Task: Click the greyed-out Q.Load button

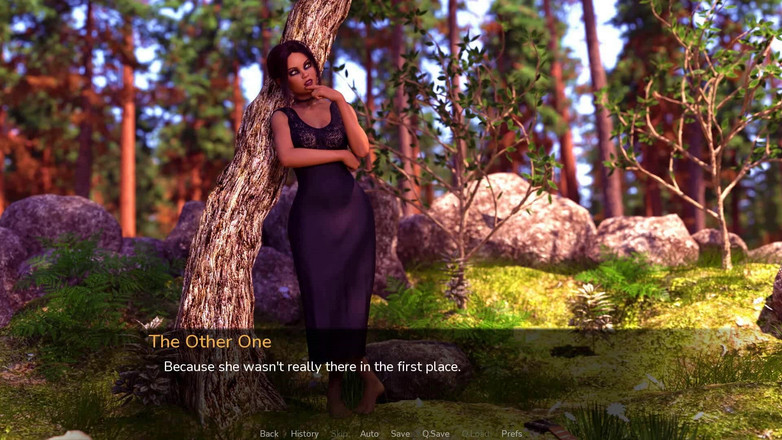Action: point(476,434)
